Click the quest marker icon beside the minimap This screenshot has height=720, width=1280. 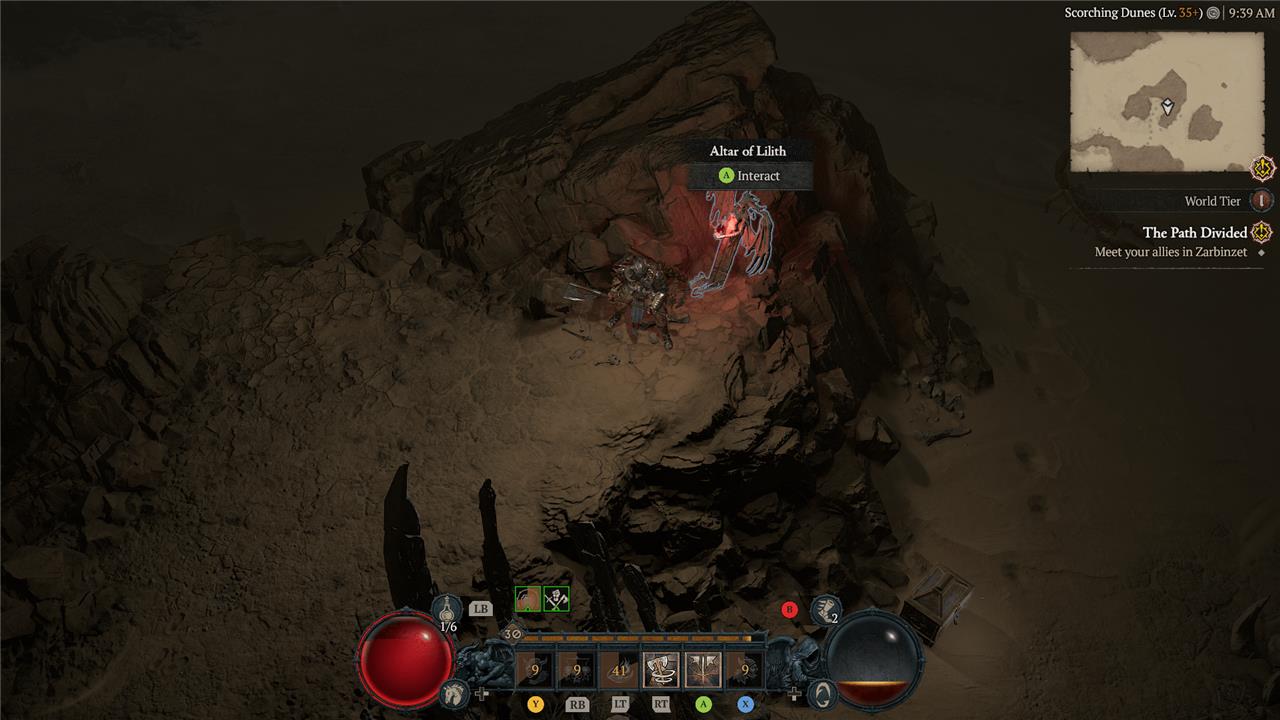point(1263,168)
